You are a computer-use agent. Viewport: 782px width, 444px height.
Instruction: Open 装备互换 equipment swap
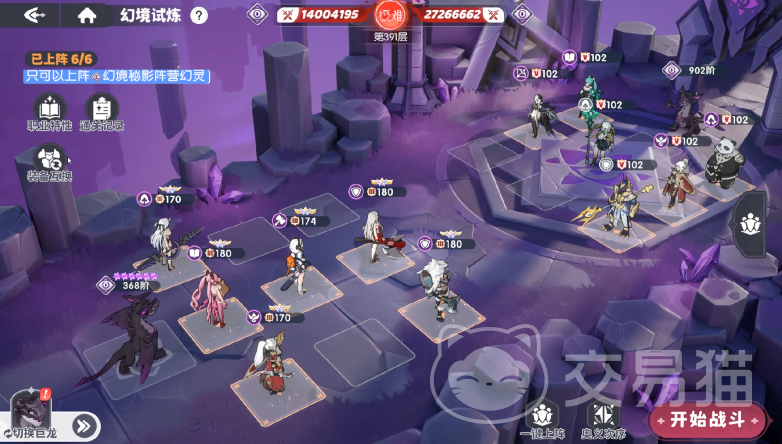[x=48, y=163]
